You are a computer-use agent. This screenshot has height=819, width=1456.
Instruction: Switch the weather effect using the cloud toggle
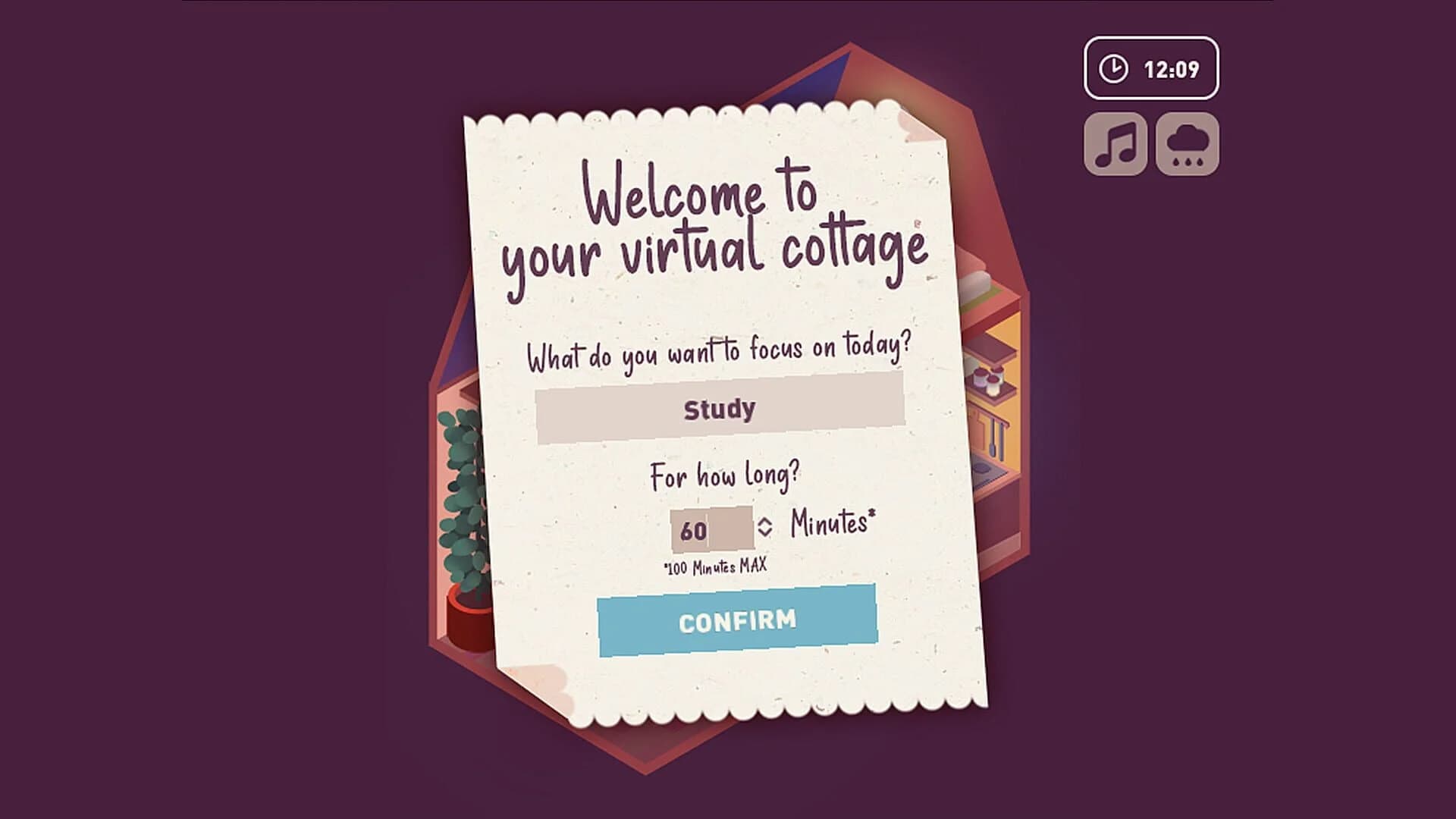tap(1188, 144)
